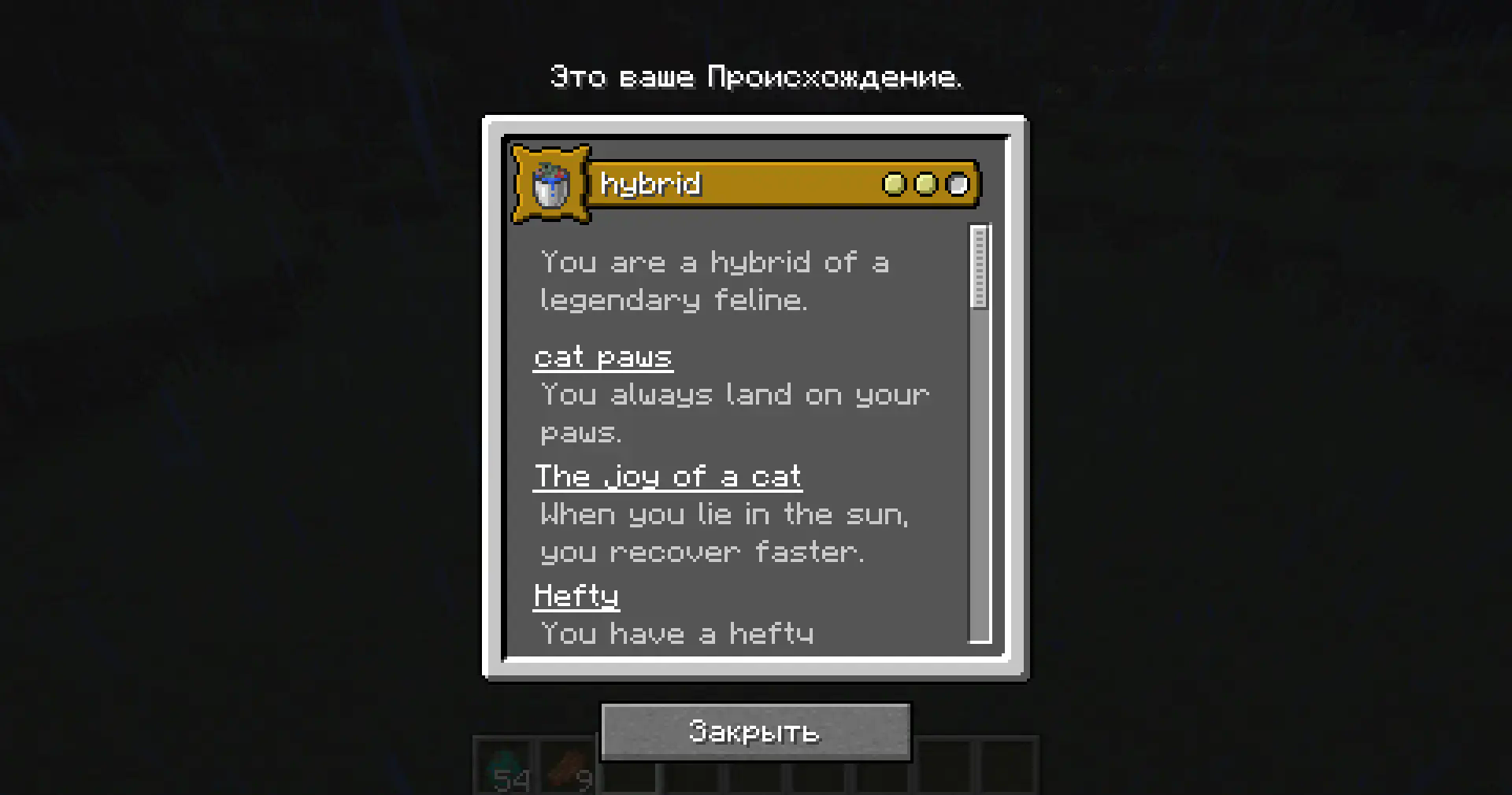
Task: Click the sun recovery description text
Action: 724,533
